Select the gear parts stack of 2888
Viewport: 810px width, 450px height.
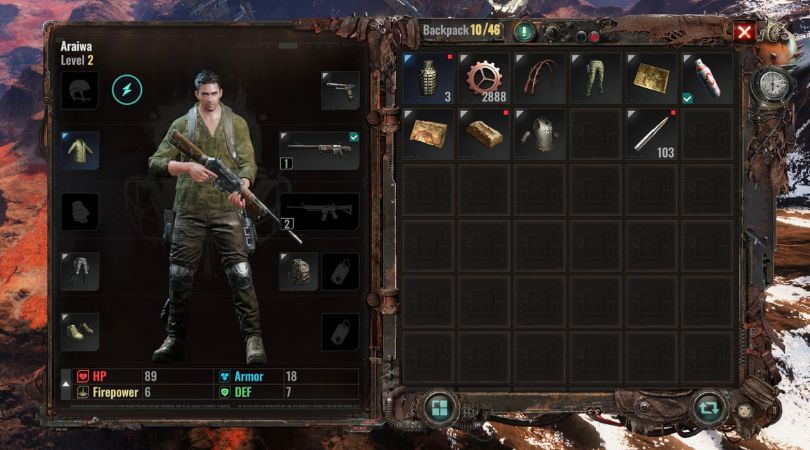pyautogui.click(x=484, y=78)
